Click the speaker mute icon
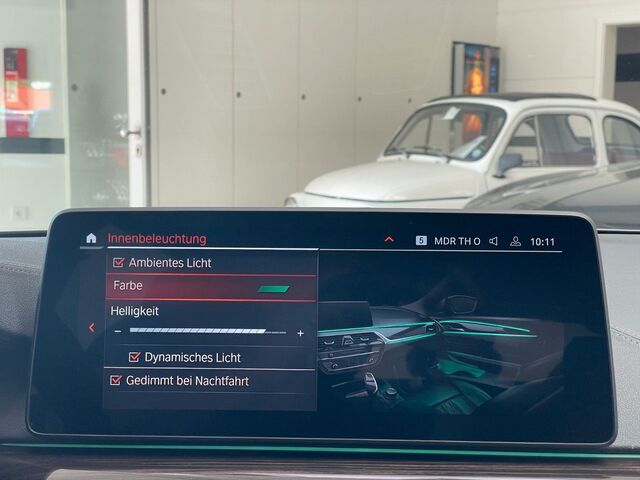Image resolution: width=640 pixels, height=480 pixels. [494, 241]
